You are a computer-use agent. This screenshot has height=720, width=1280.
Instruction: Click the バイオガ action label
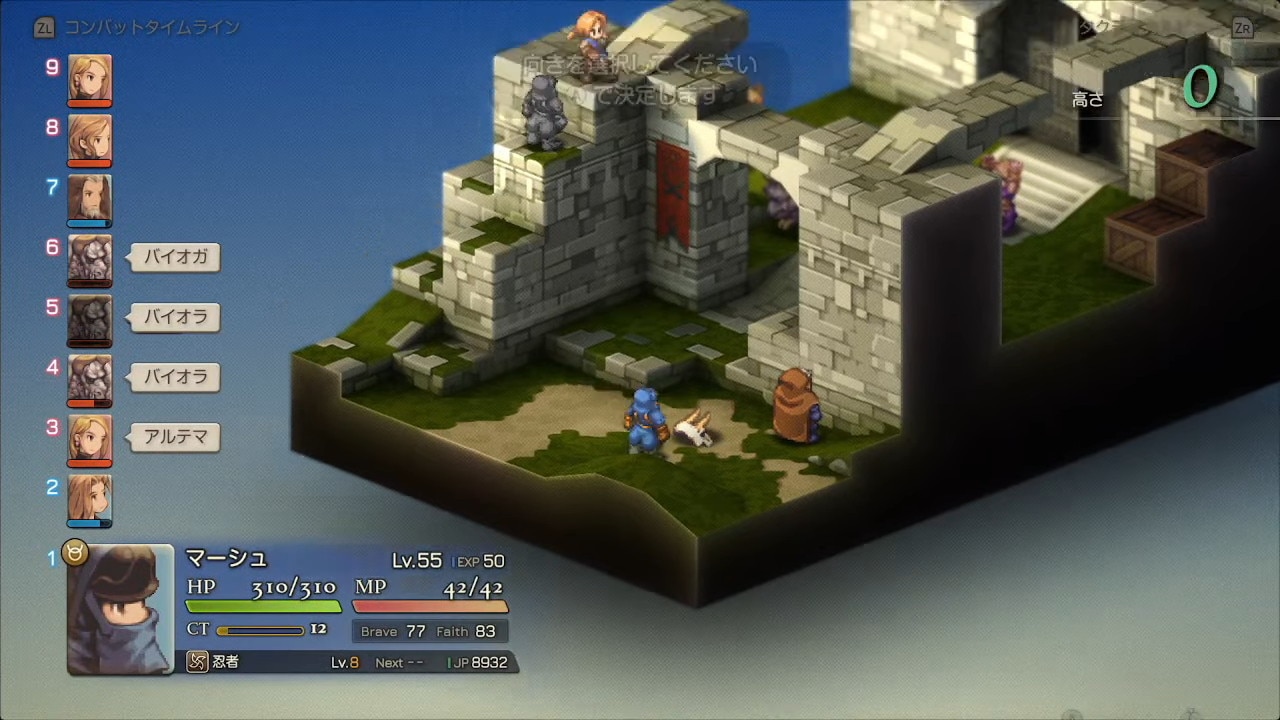176,257
